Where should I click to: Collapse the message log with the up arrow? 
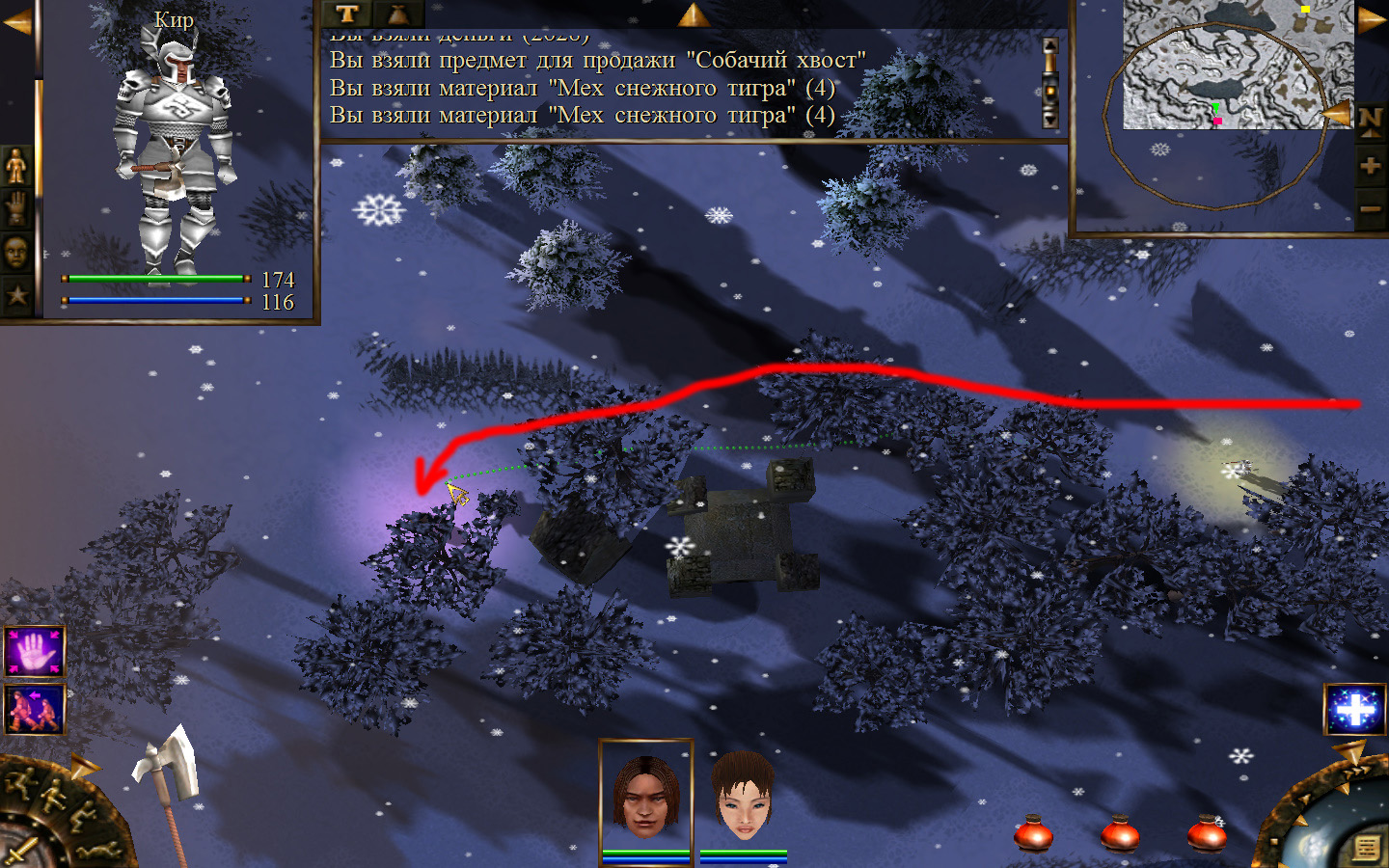[x=693, y=14]
